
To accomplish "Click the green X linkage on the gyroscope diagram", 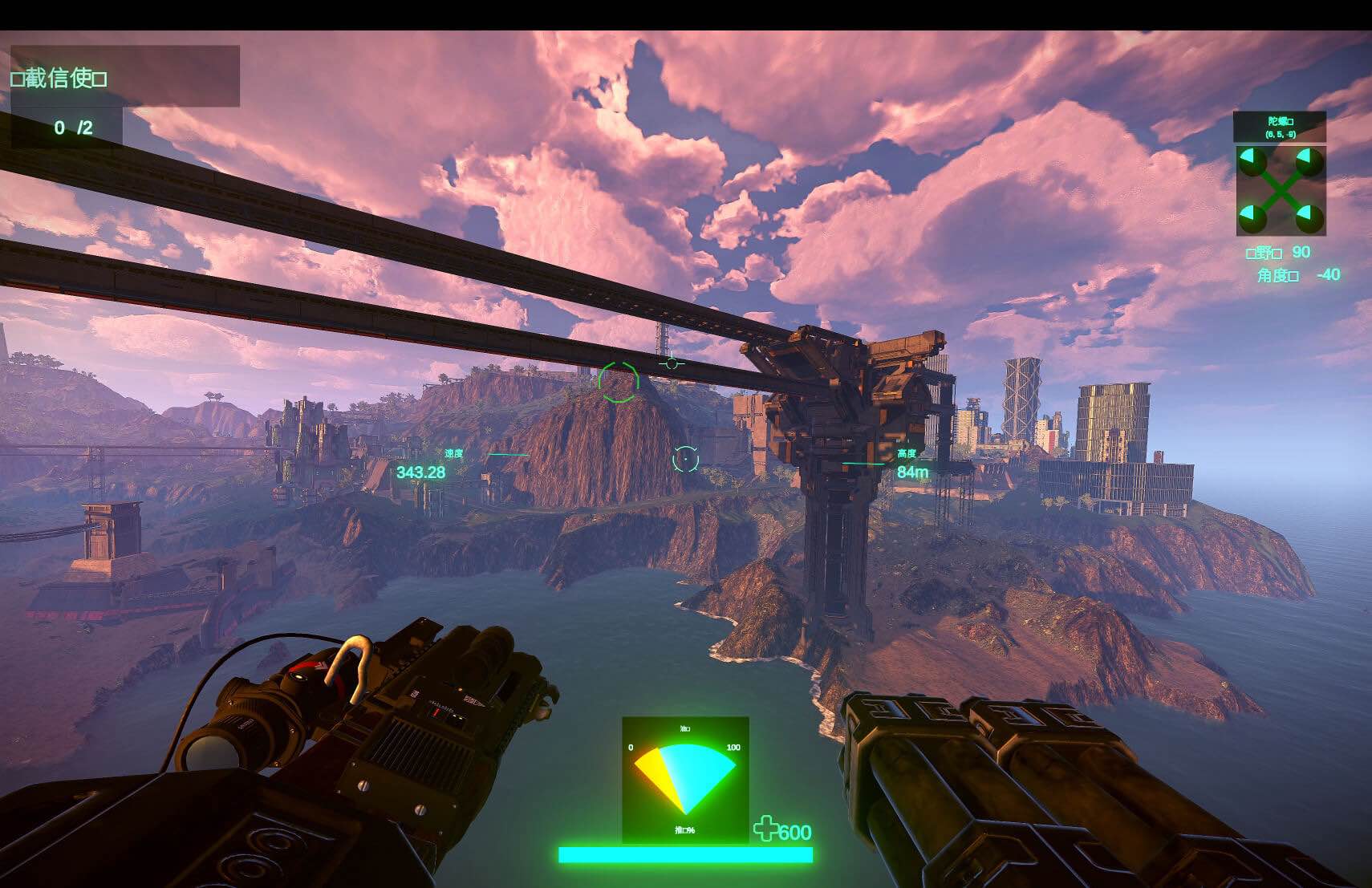I will (x=1280, y=189).
